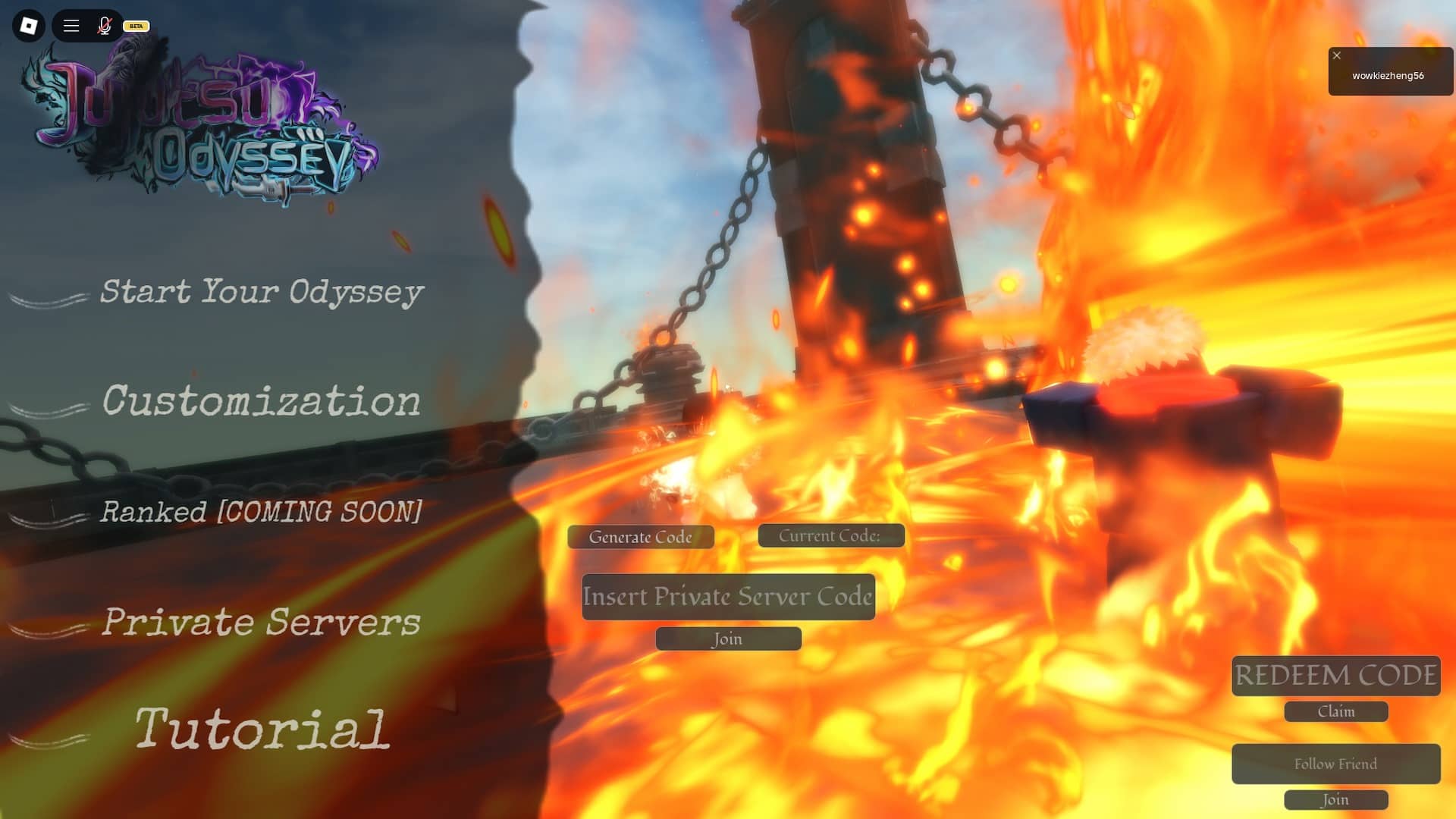This screenshot has width=1456, height=819.
Task: Click Ranked [COMING SOON] option
Action: pyautogui.click(x=262, y=512)
